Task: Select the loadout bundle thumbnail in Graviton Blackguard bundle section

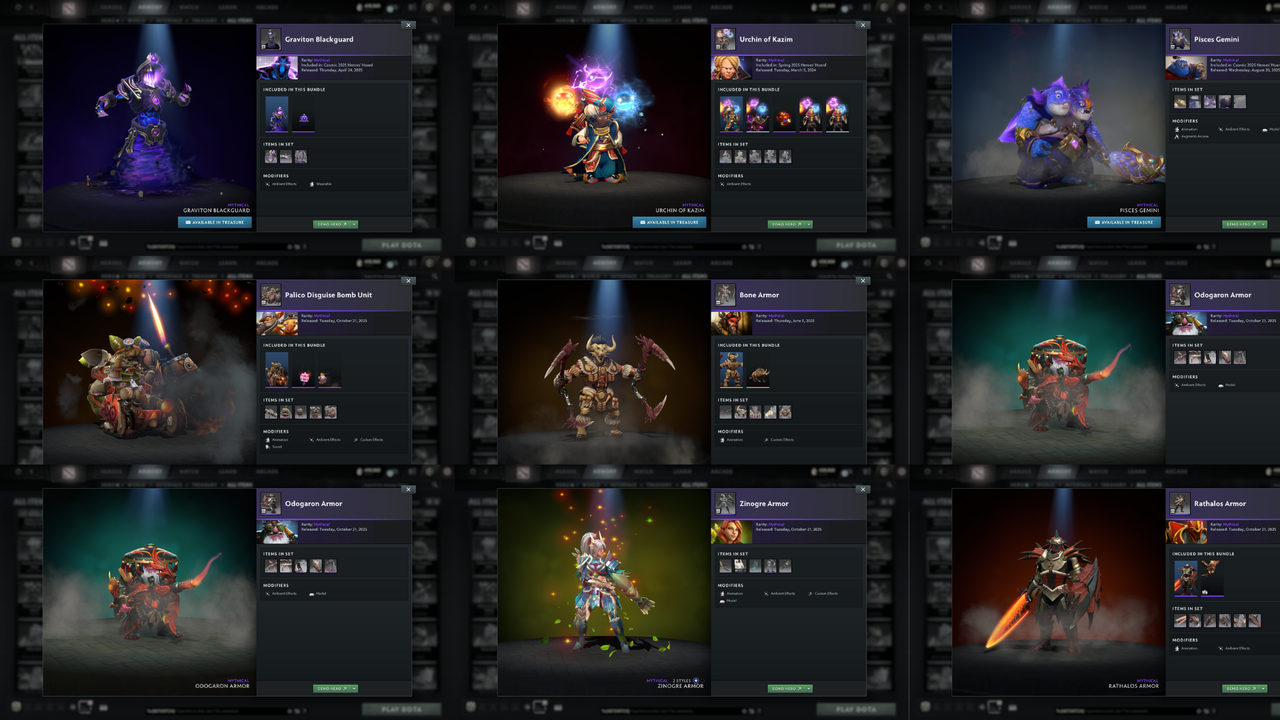Action: point(277,114)
